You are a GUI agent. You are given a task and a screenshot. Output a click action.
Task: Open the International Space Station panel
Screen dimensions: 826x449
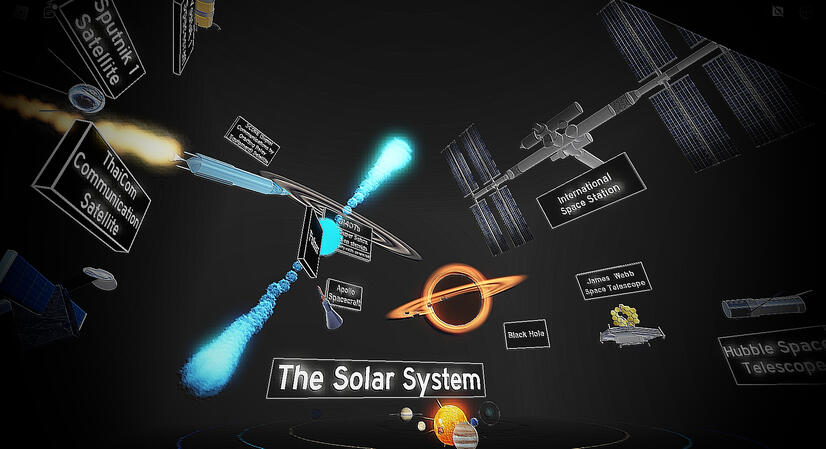(588, 191)
